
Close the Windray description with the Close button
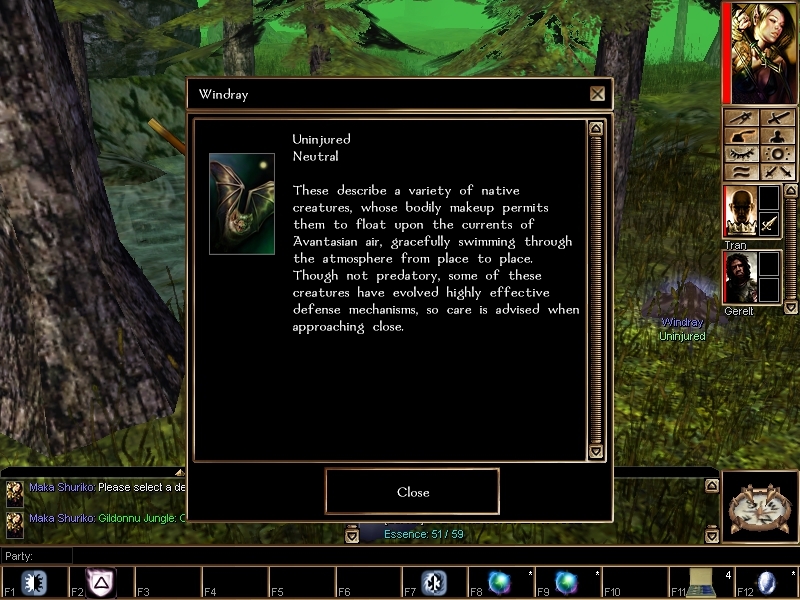(x=412, y=491)
